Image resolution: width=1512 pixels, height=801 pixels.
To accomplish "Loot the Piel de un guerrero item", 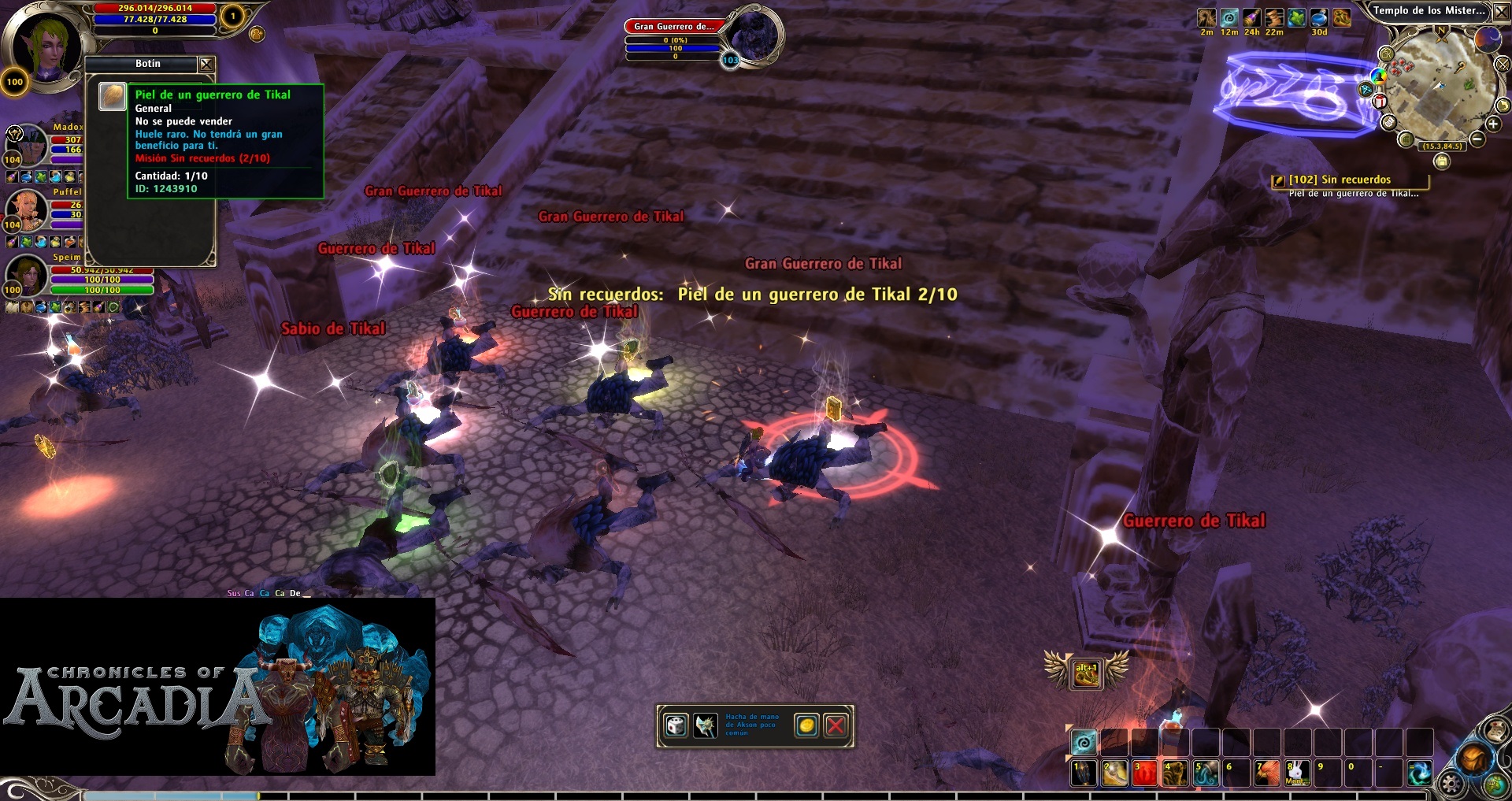I will coord(113,96).
